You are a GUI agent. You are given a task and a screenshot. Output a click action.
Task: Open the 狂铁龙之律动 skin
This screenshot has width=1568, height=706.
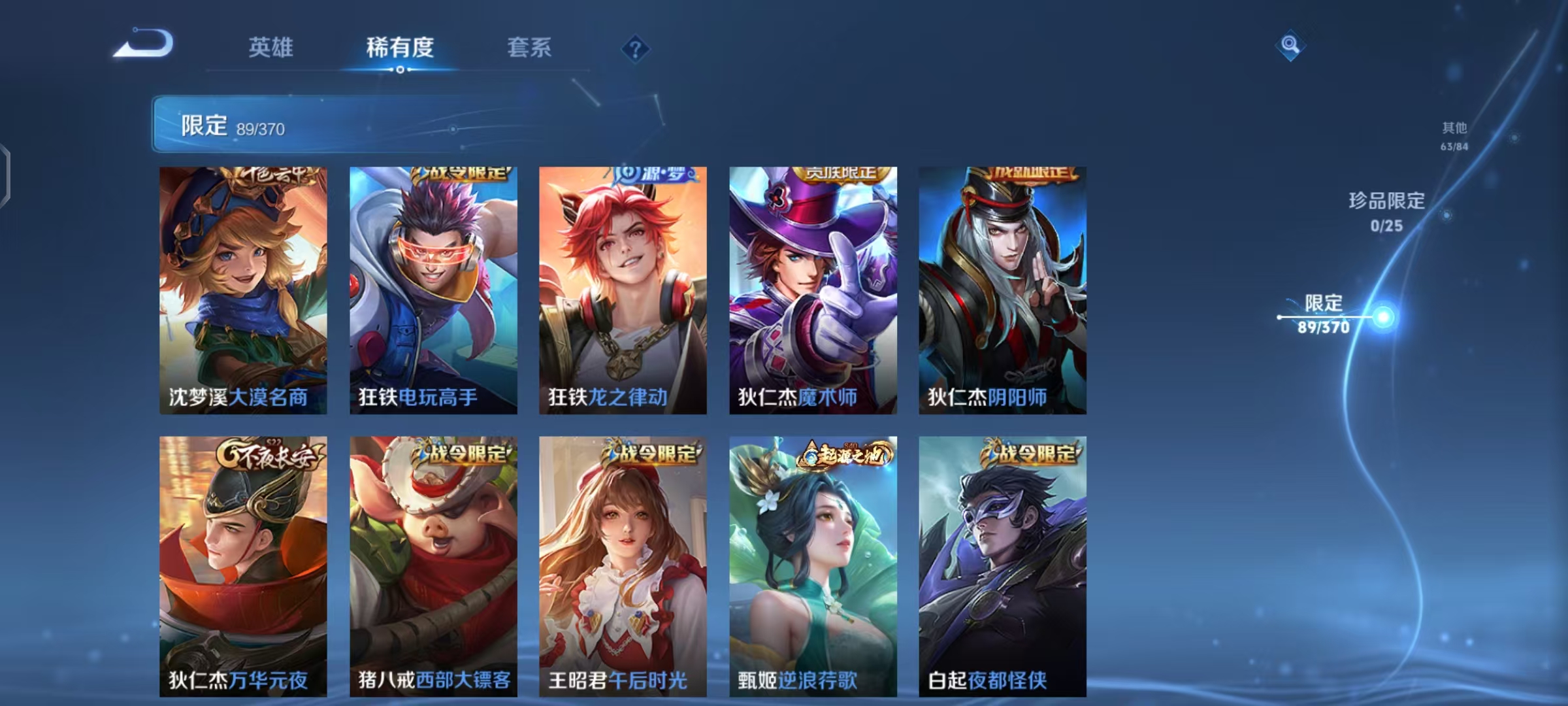tap(623, 288)
